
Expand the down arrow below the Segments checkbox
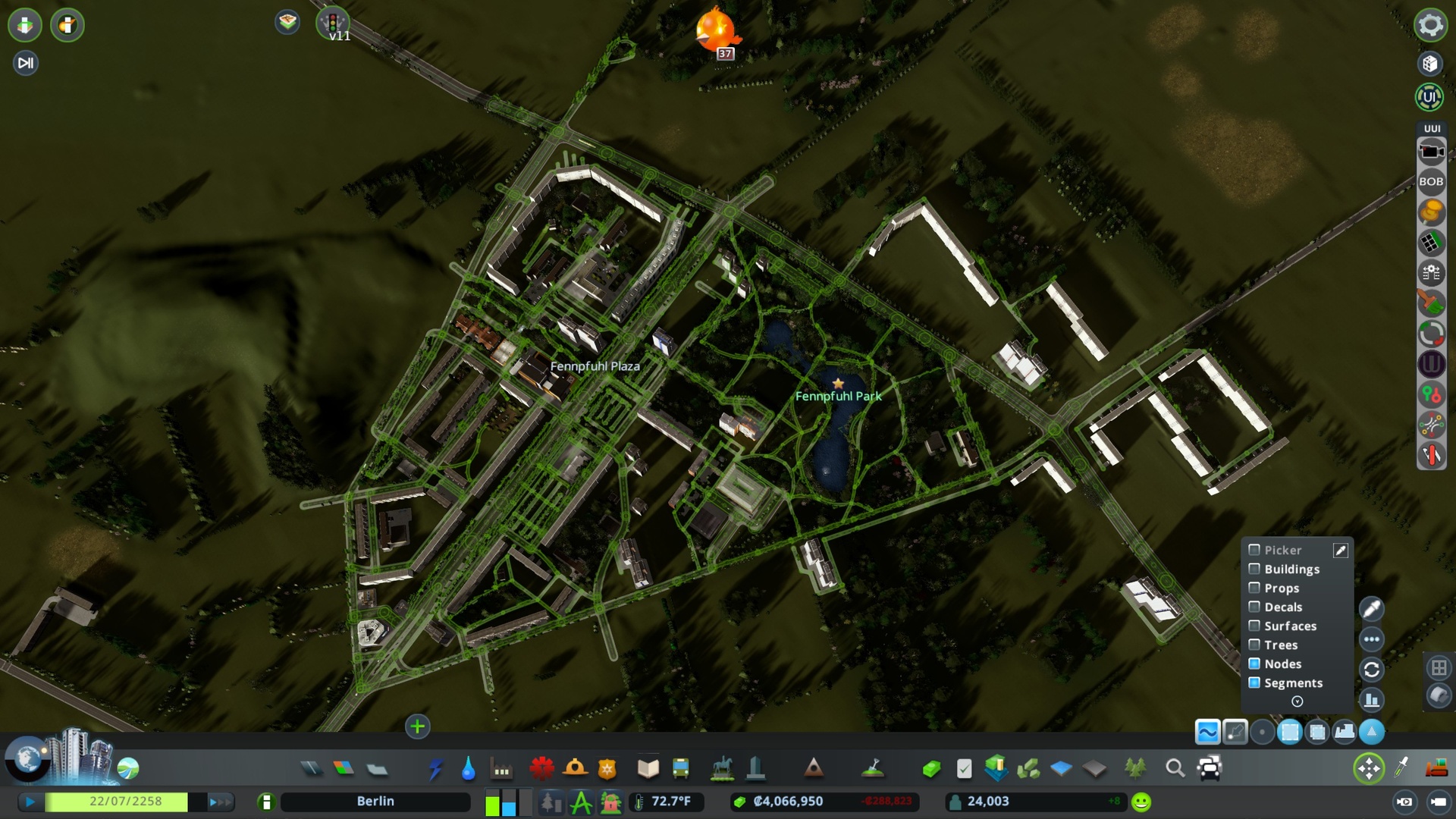1296,701
